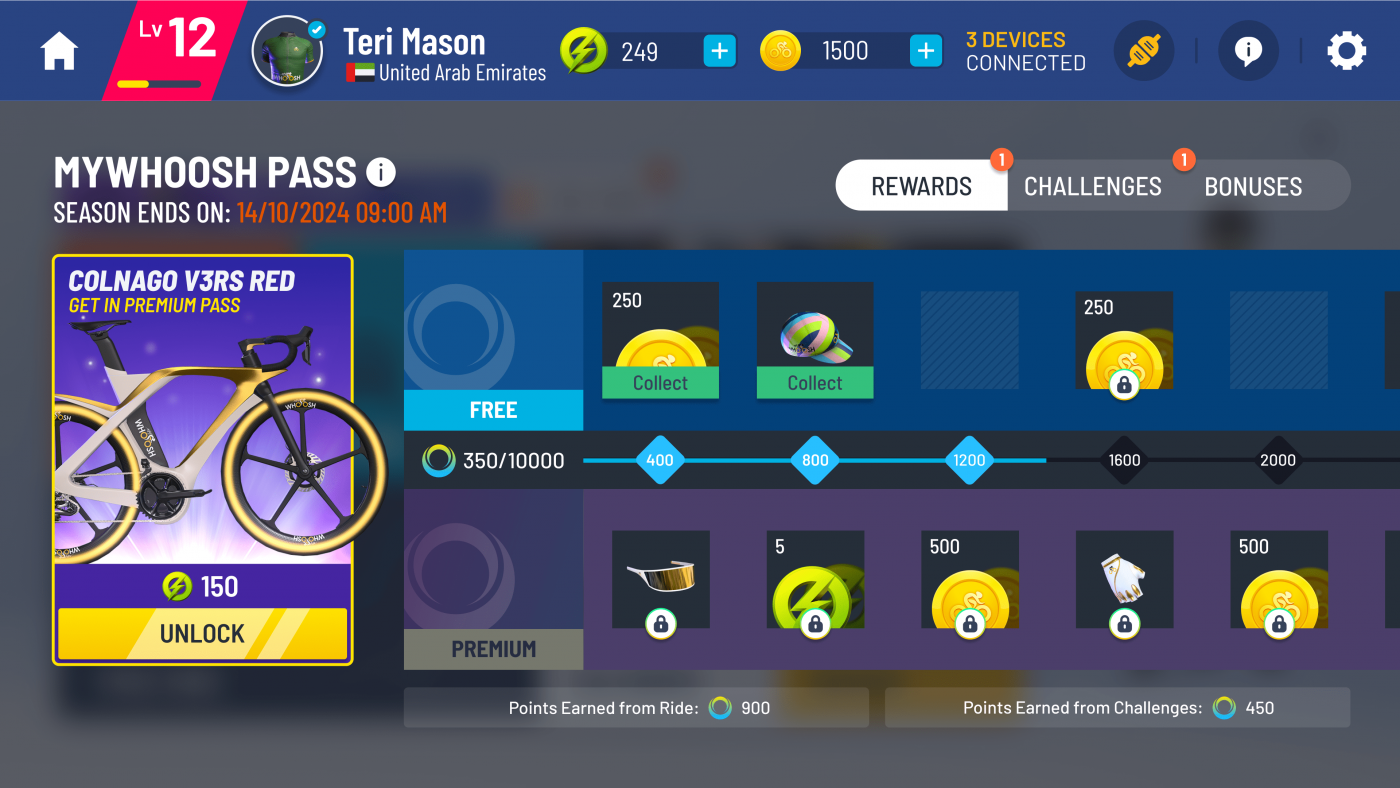Screen dimensions: 1400x788
Task: Select the locked white gloves premium reward
Action: 1124,580
